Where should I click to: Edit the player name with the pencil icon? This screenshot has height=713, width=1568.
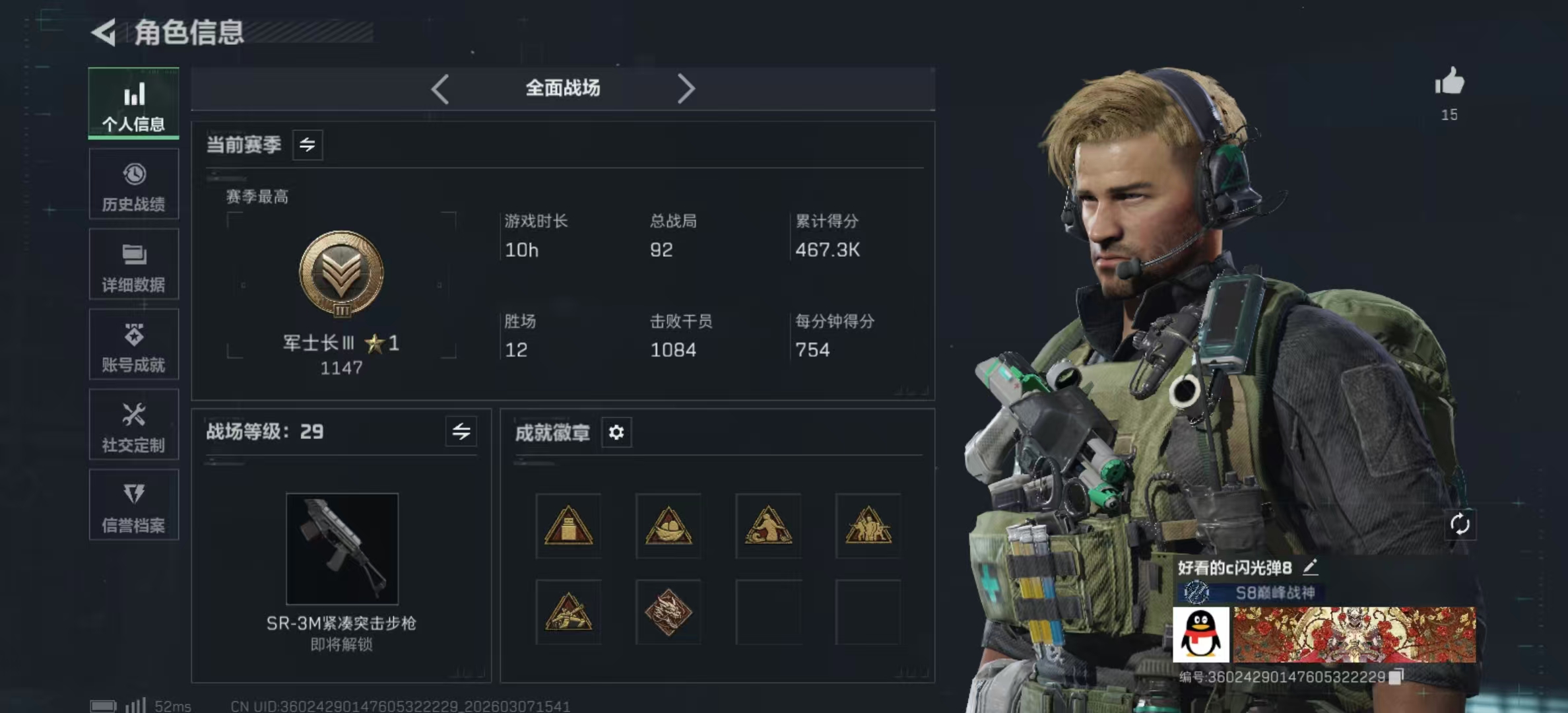tap(1311, 567)
